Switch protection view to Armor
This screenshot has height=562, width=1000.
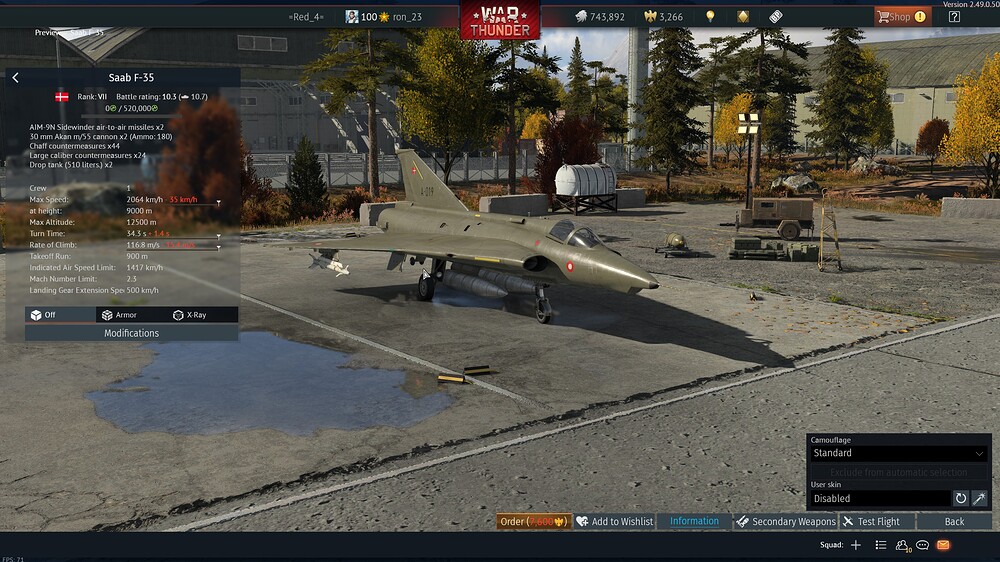pos(118,315)
